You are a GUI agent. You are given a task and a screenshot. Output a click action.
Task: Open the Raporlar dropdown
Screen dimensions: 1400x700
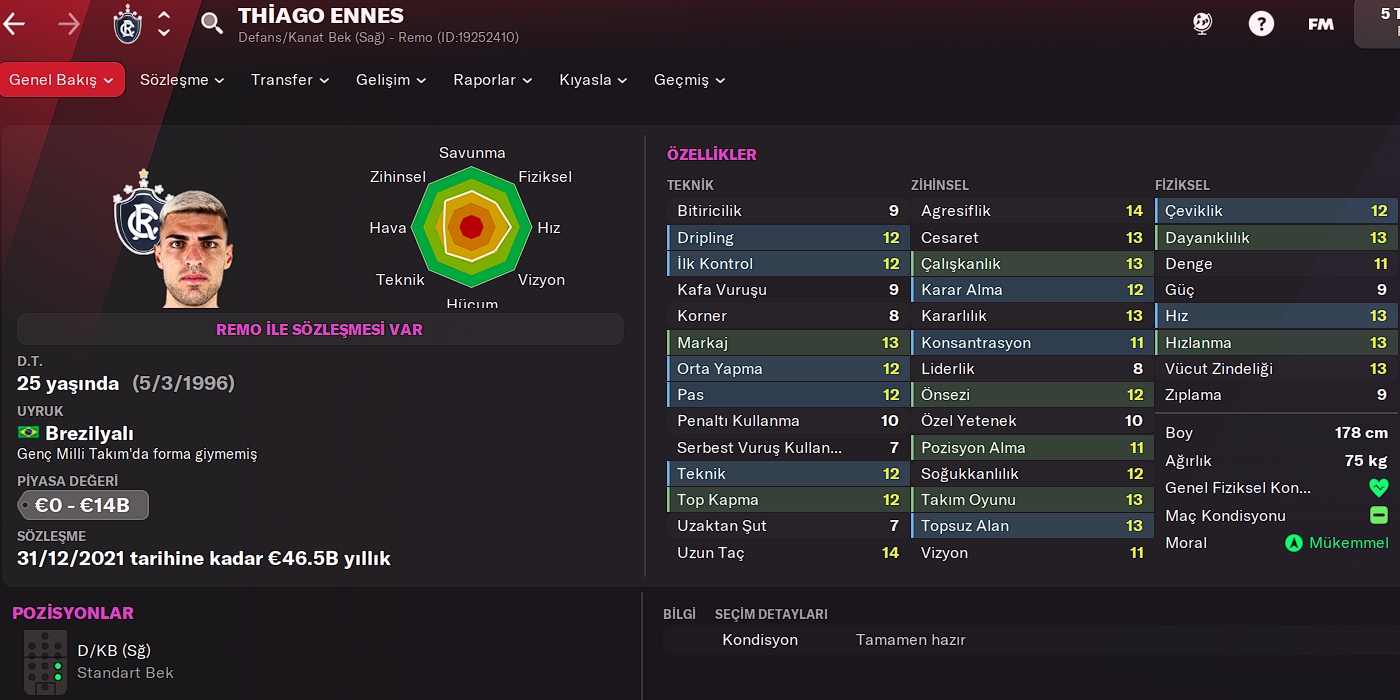pos(492,80)
